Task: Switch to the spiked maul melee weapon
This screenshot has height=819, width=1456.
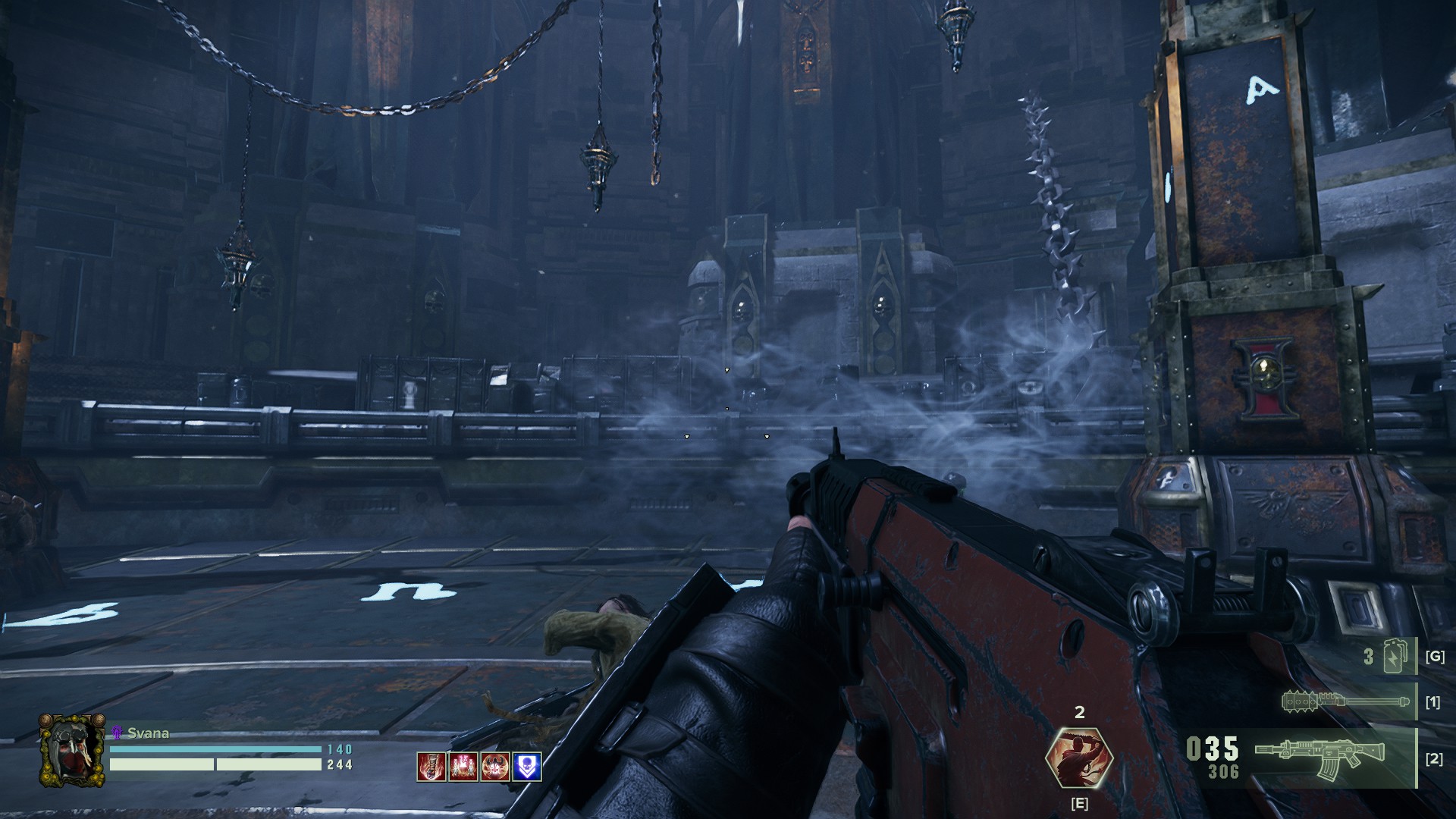Action: [x=1345, y=701]
